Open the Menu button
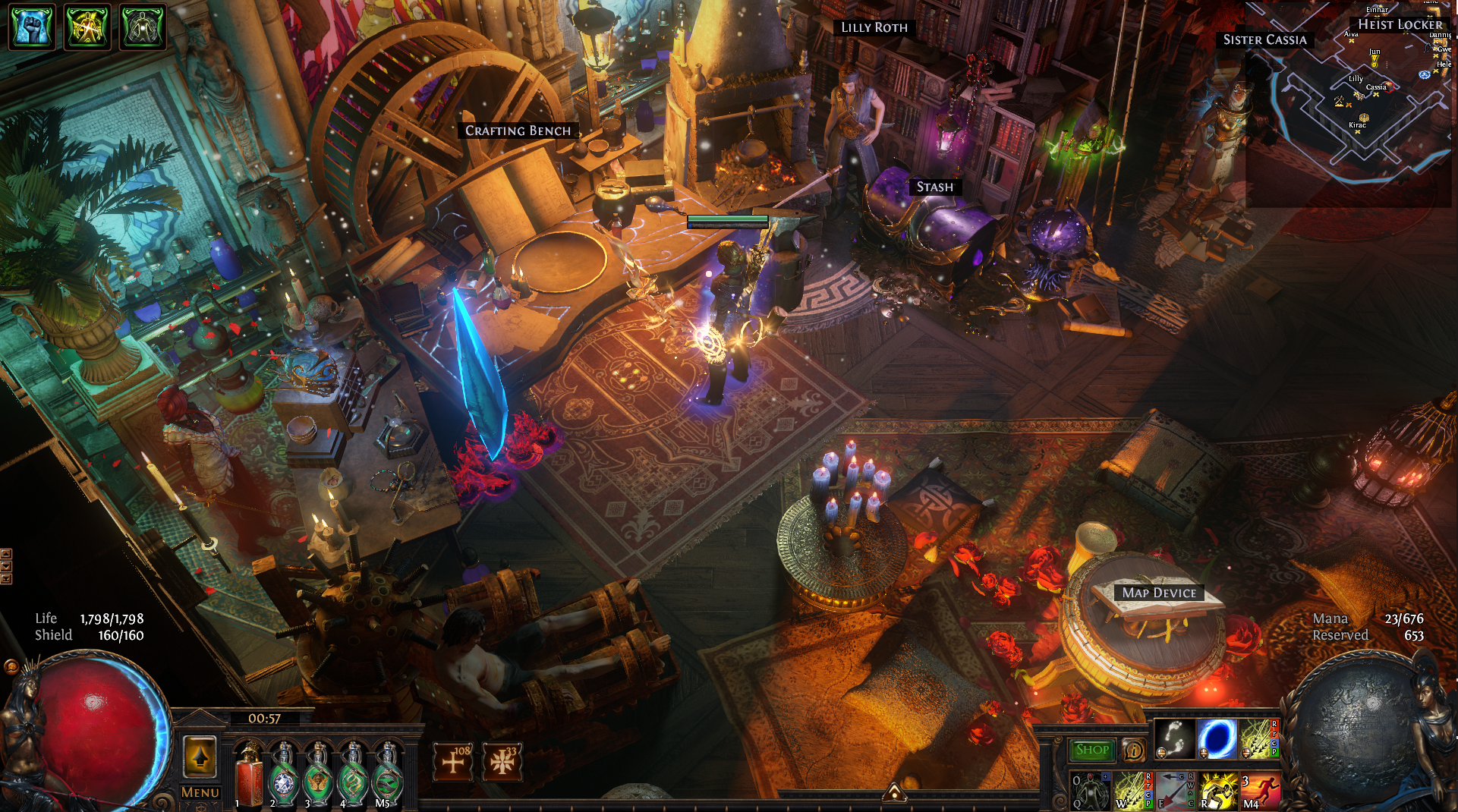1458x812 pixels. pos(200,792)
